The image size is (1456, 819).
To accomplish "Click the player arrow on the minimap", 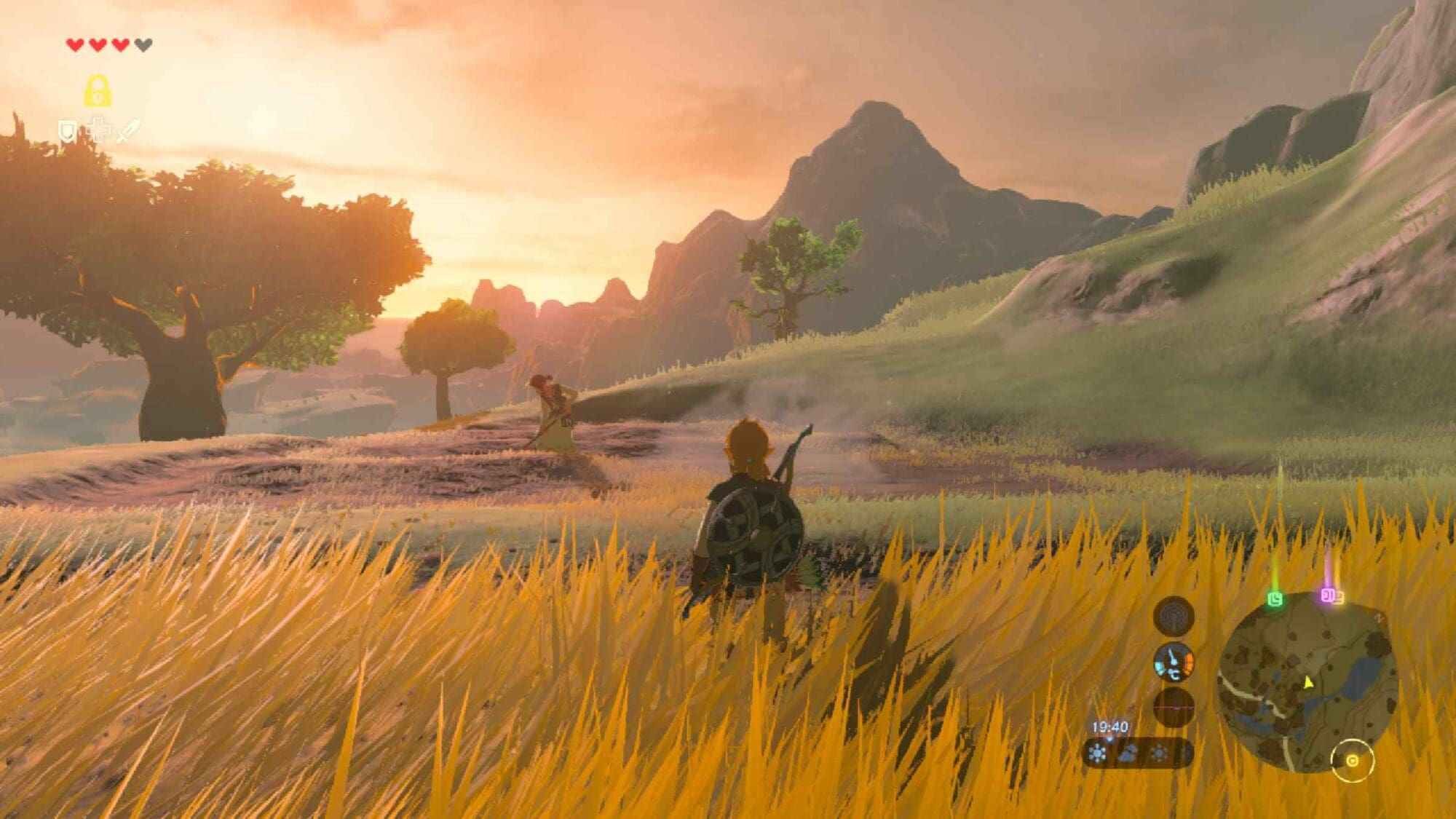I will (x=1308, y=682).
